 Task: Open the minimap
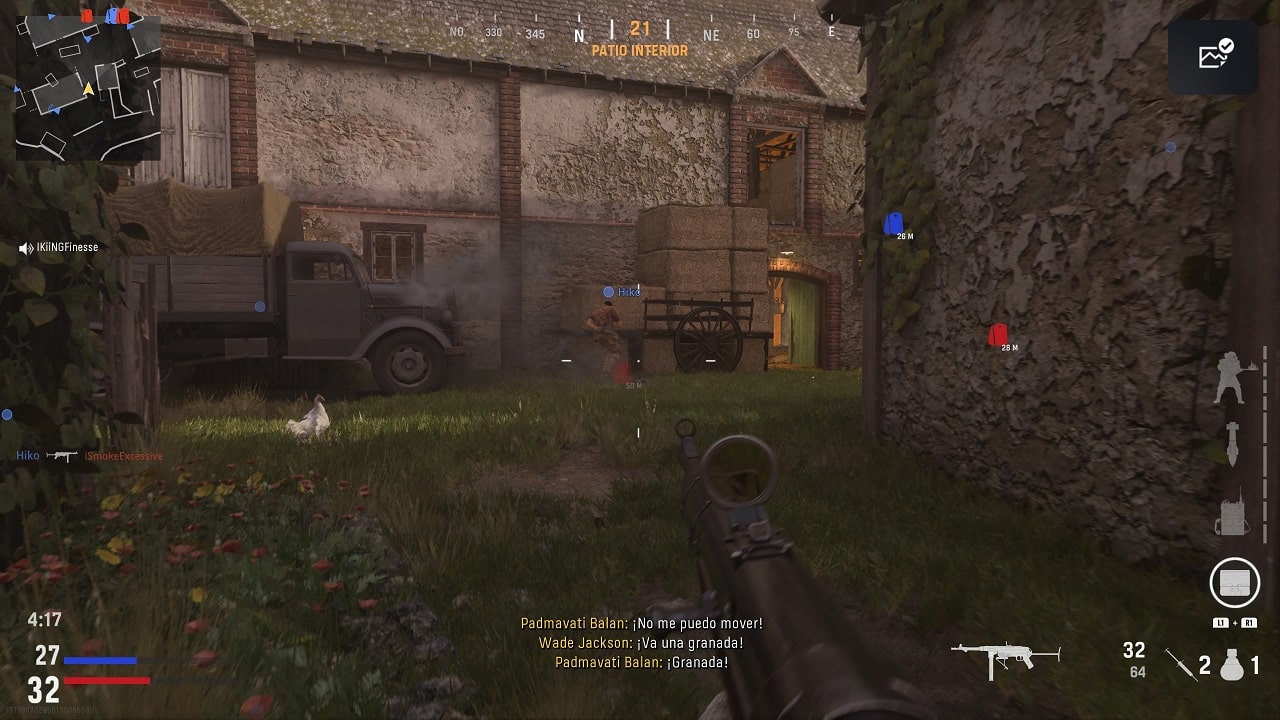88,88
